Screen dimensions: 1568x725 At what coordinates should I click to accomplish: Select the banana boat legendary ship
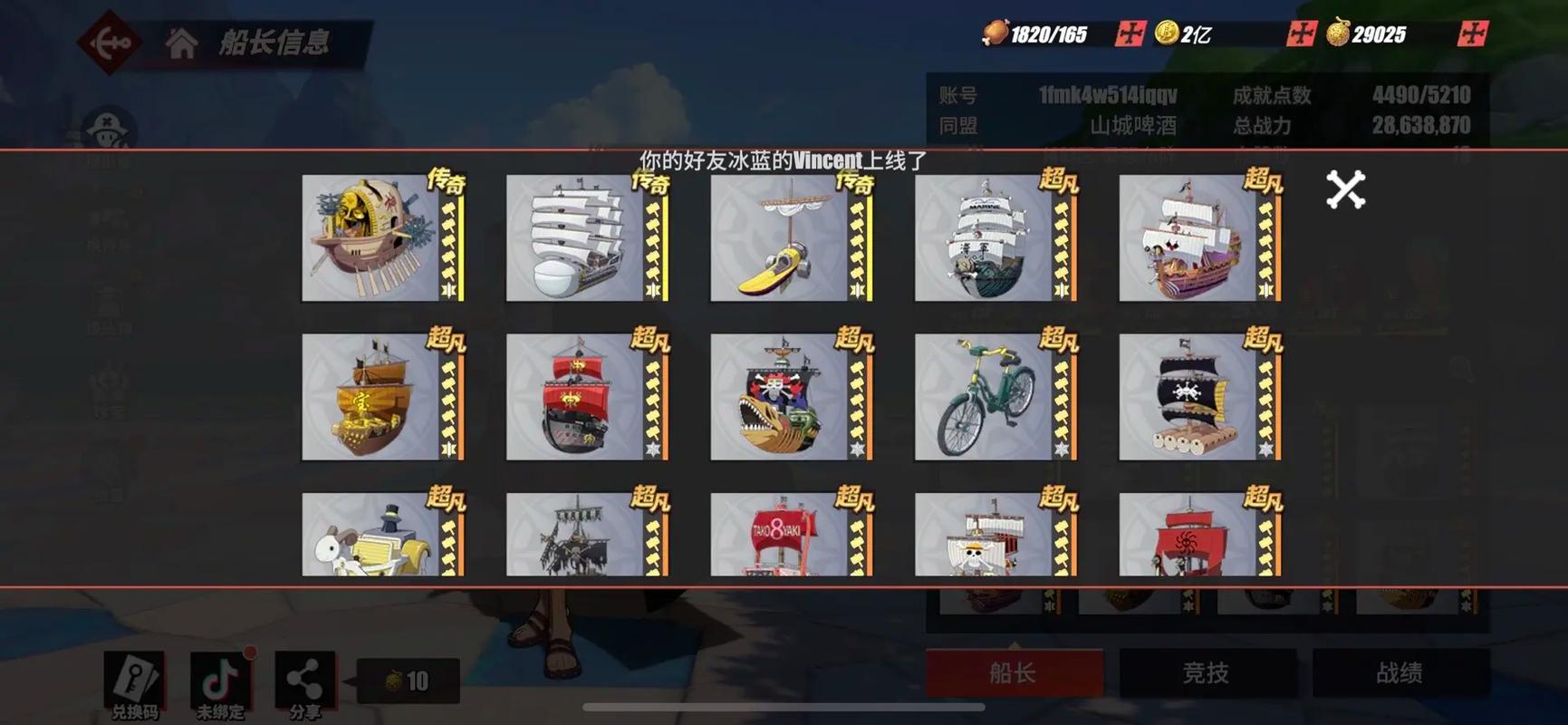[x=784, y=237]
